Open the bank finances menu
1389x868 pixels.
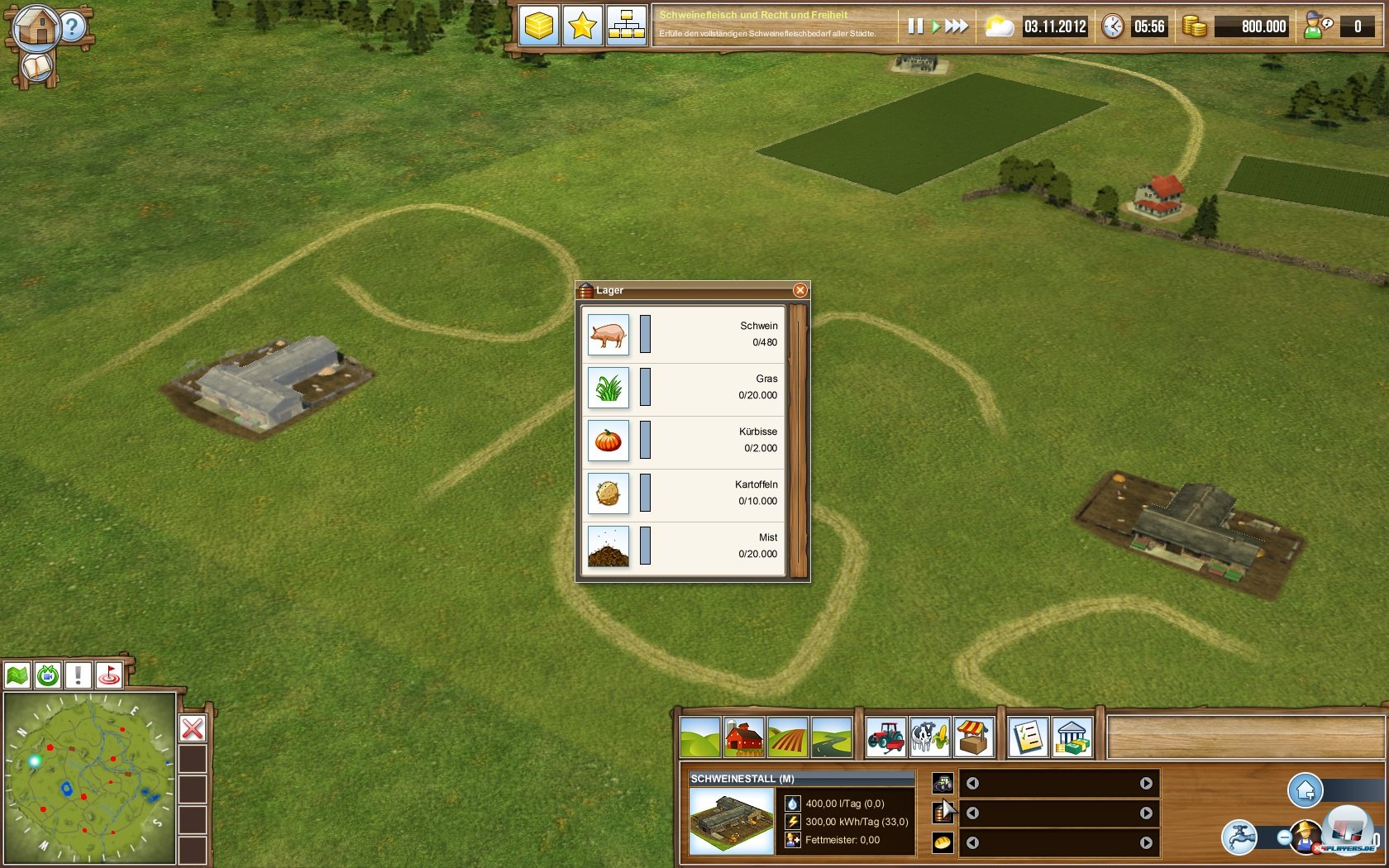point(1072,737)
